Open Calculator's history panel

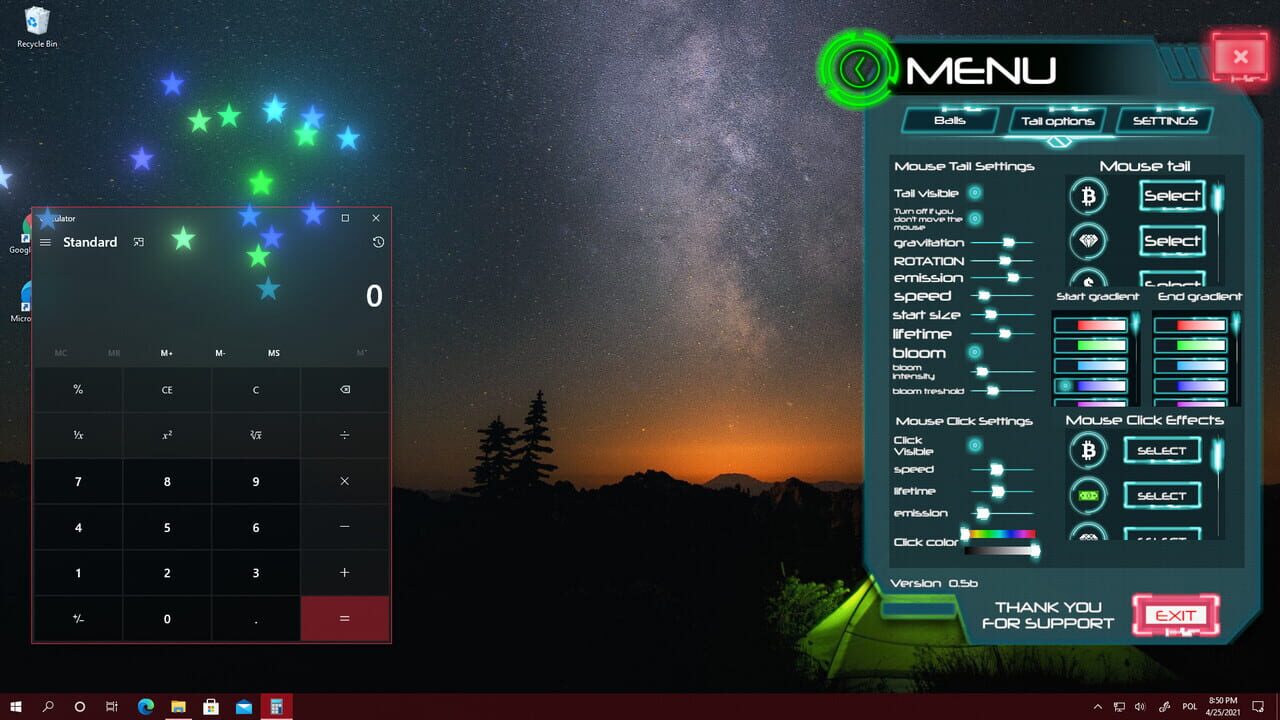[378, 242]
